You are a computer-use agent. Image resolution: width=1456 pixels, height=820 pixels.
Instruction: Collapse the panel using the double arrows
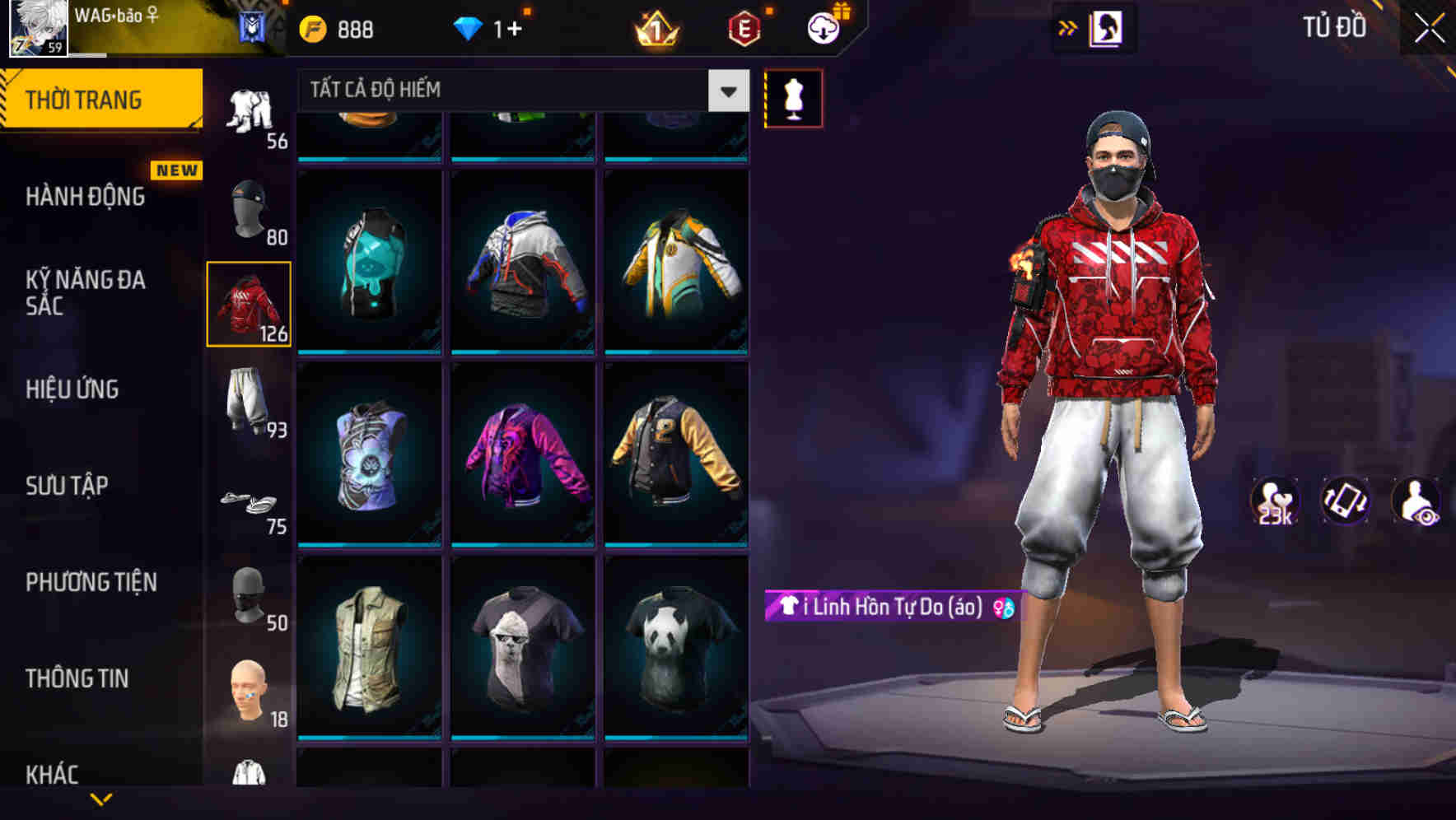(1068, 27)
